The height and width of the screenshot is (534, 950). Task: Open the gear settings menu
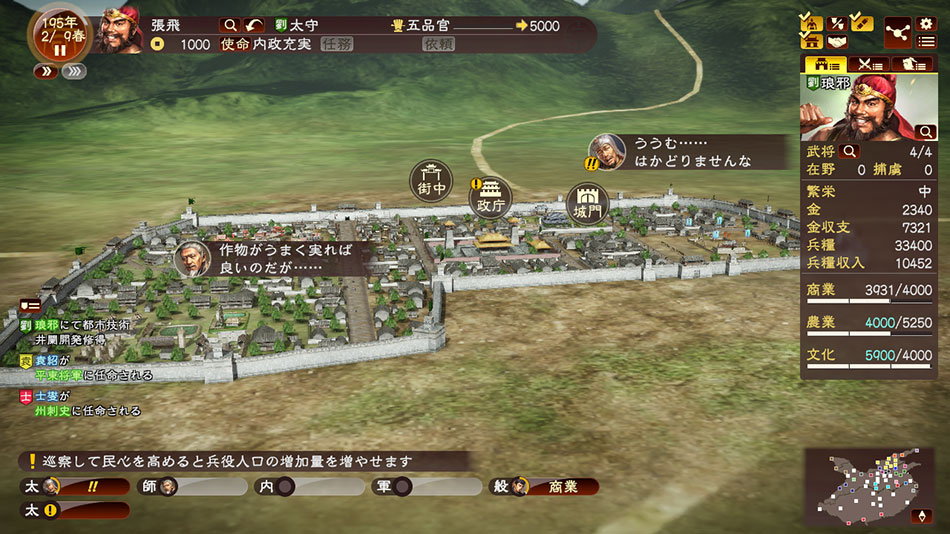pyautogui.click(x=925, y=23)
